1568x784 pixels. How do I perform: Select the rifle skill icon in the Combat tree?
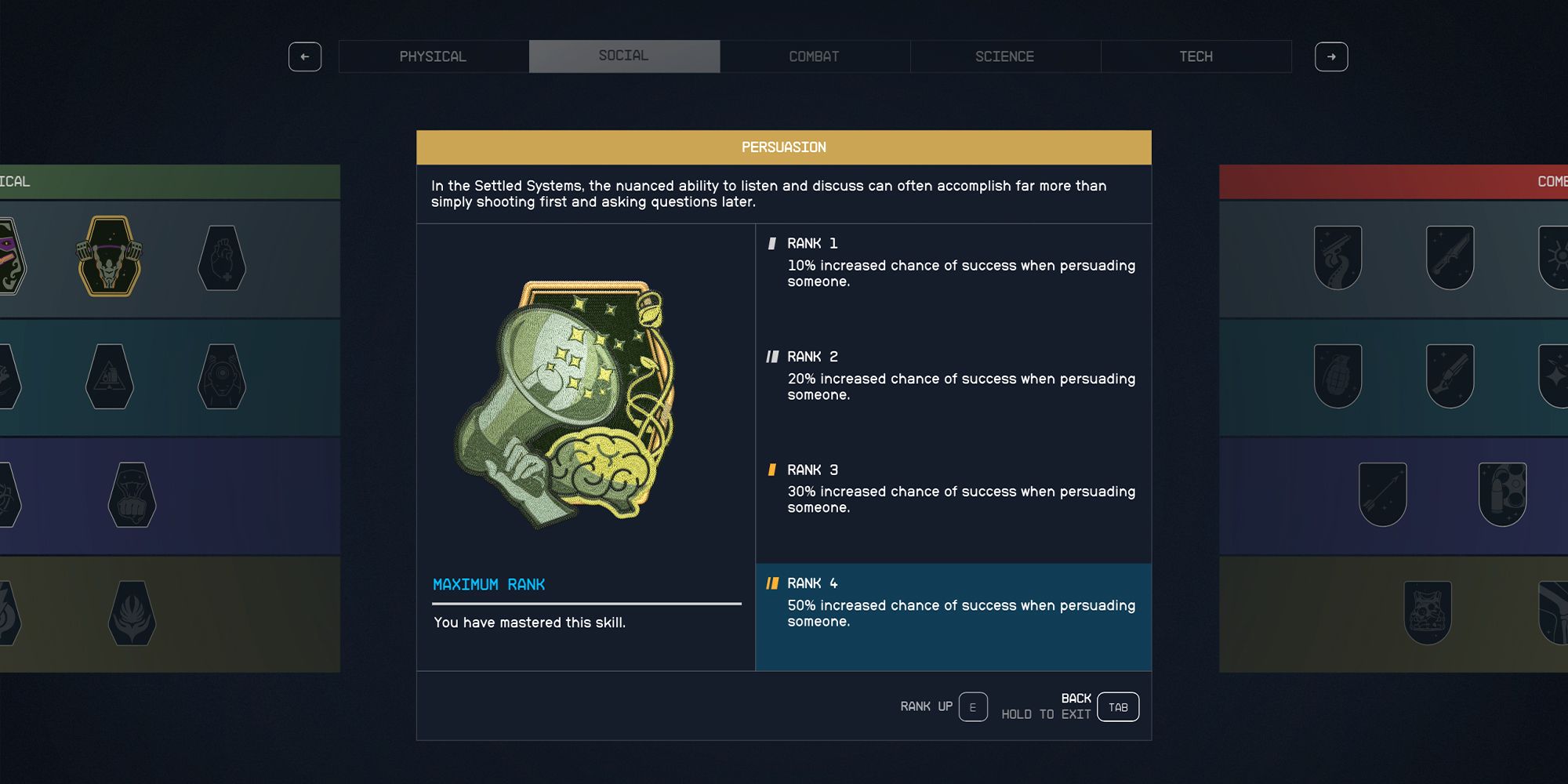pyautogui.click(x=1449, y=256)
